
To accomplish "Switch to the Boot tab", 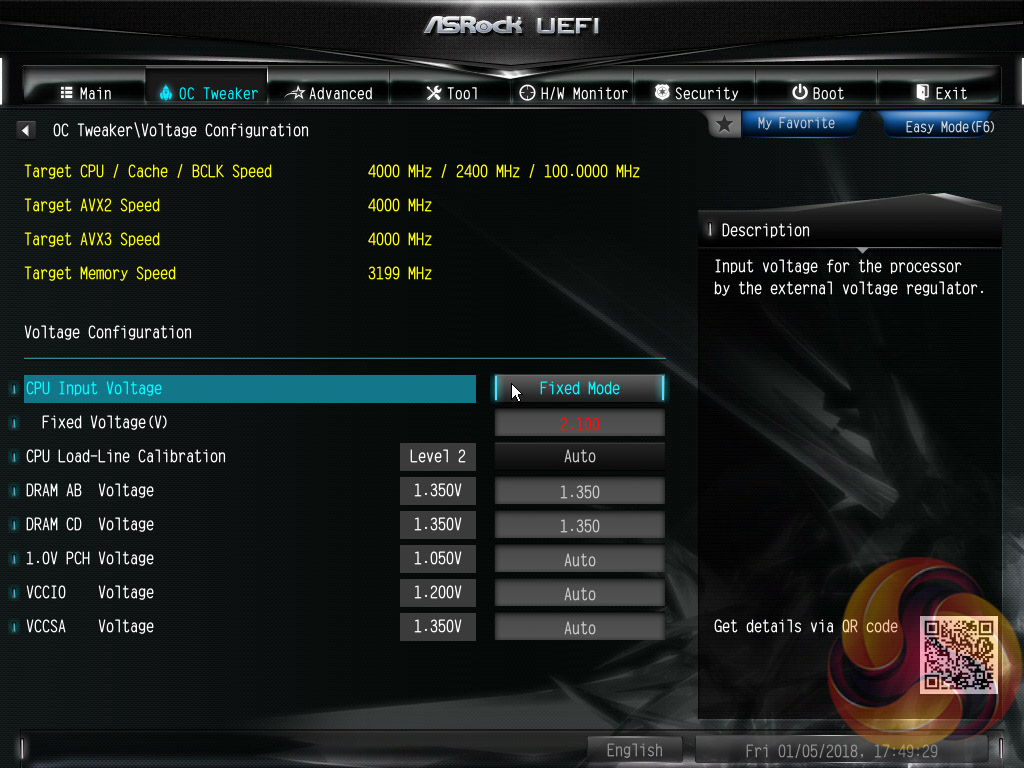I will pyautogui.click(x=817, y=93).
